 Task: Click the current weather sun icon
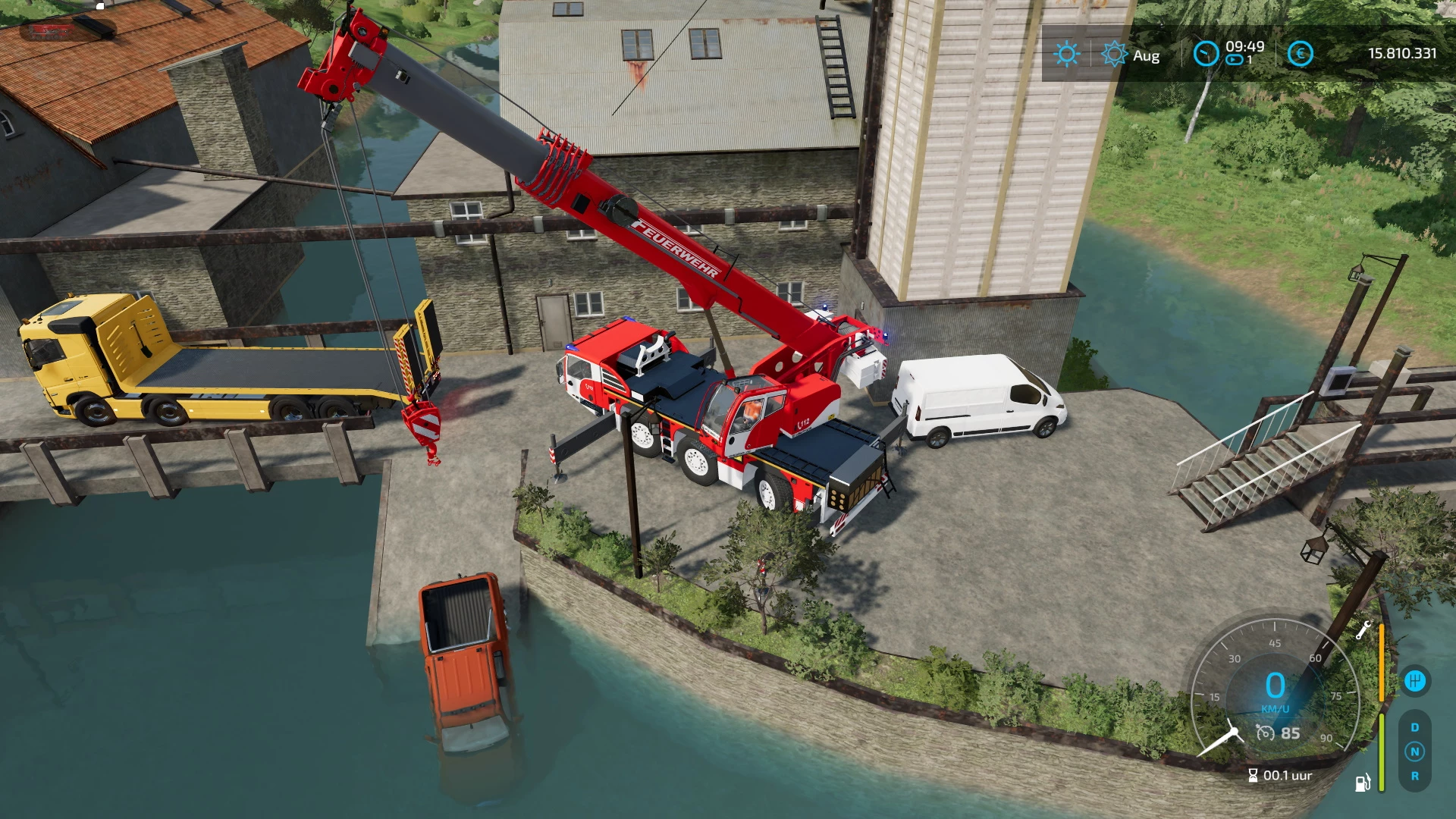[x=1067, y=55]
